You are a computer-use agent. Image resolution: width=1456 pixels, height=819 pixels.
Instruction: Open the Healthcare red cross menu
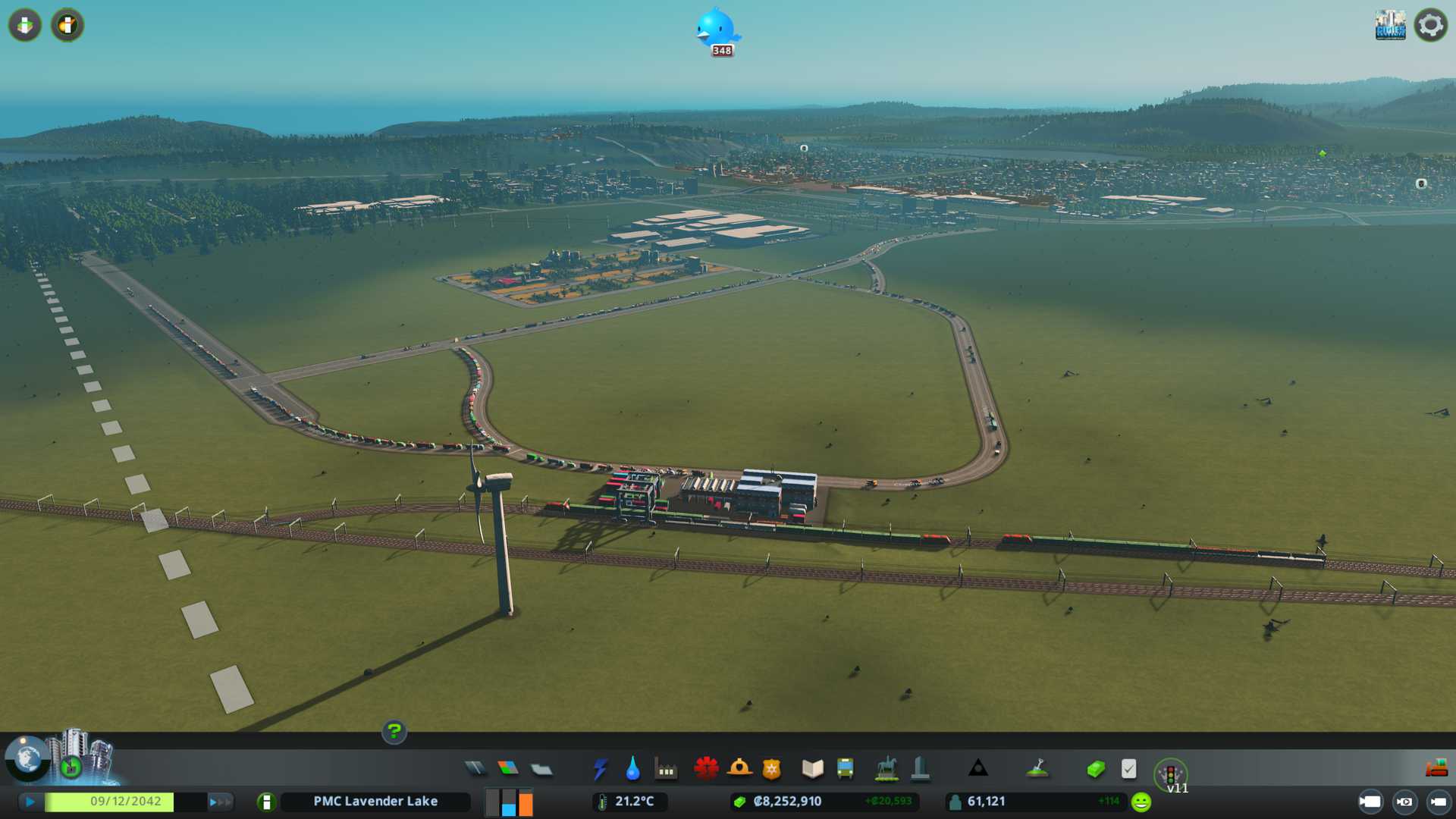pos(706,769)
